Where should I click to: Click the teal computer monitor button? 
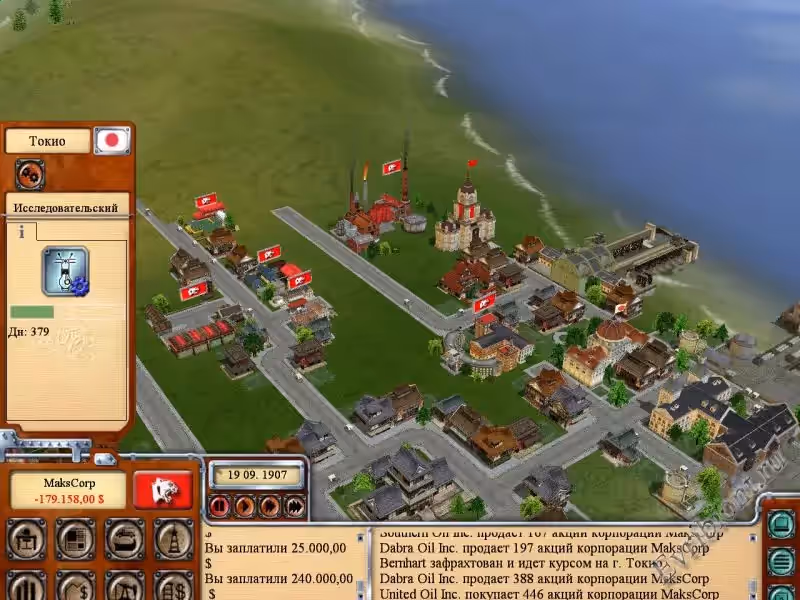point(782,524)
